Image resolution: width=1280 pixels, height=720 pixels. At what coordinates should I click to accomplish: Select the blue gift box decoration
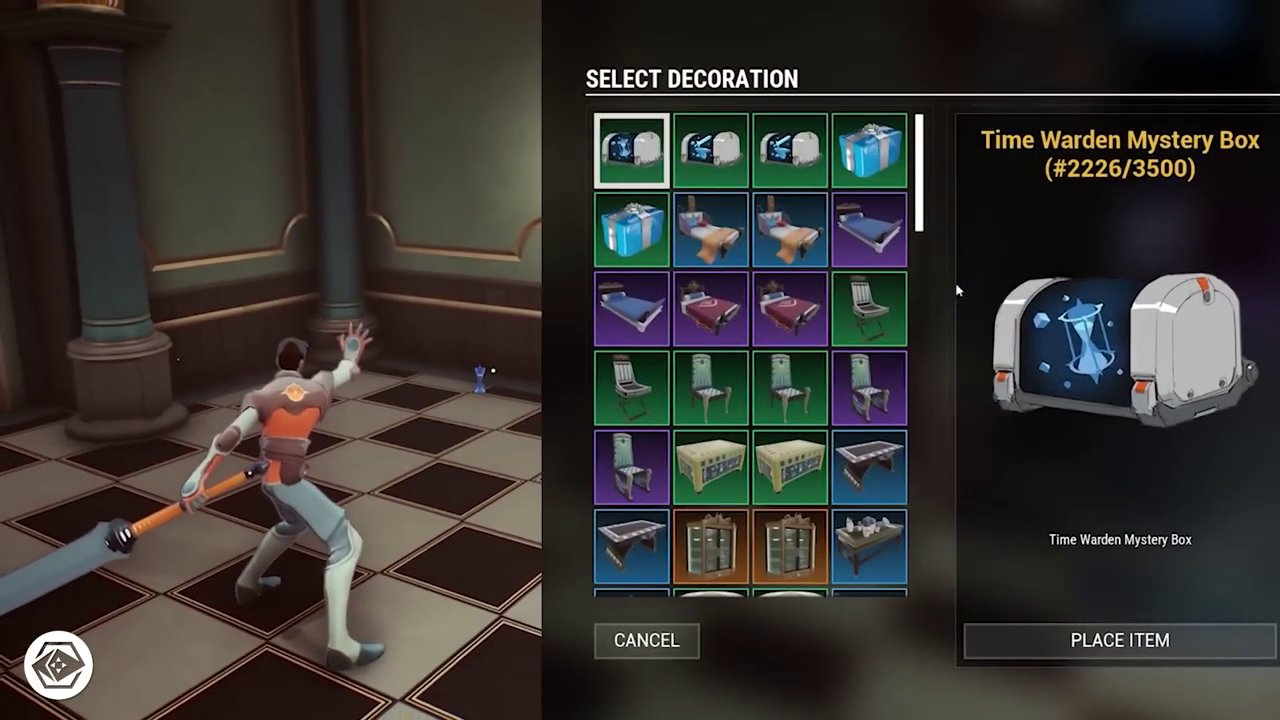pyautogui.click(x=869, y=150)
